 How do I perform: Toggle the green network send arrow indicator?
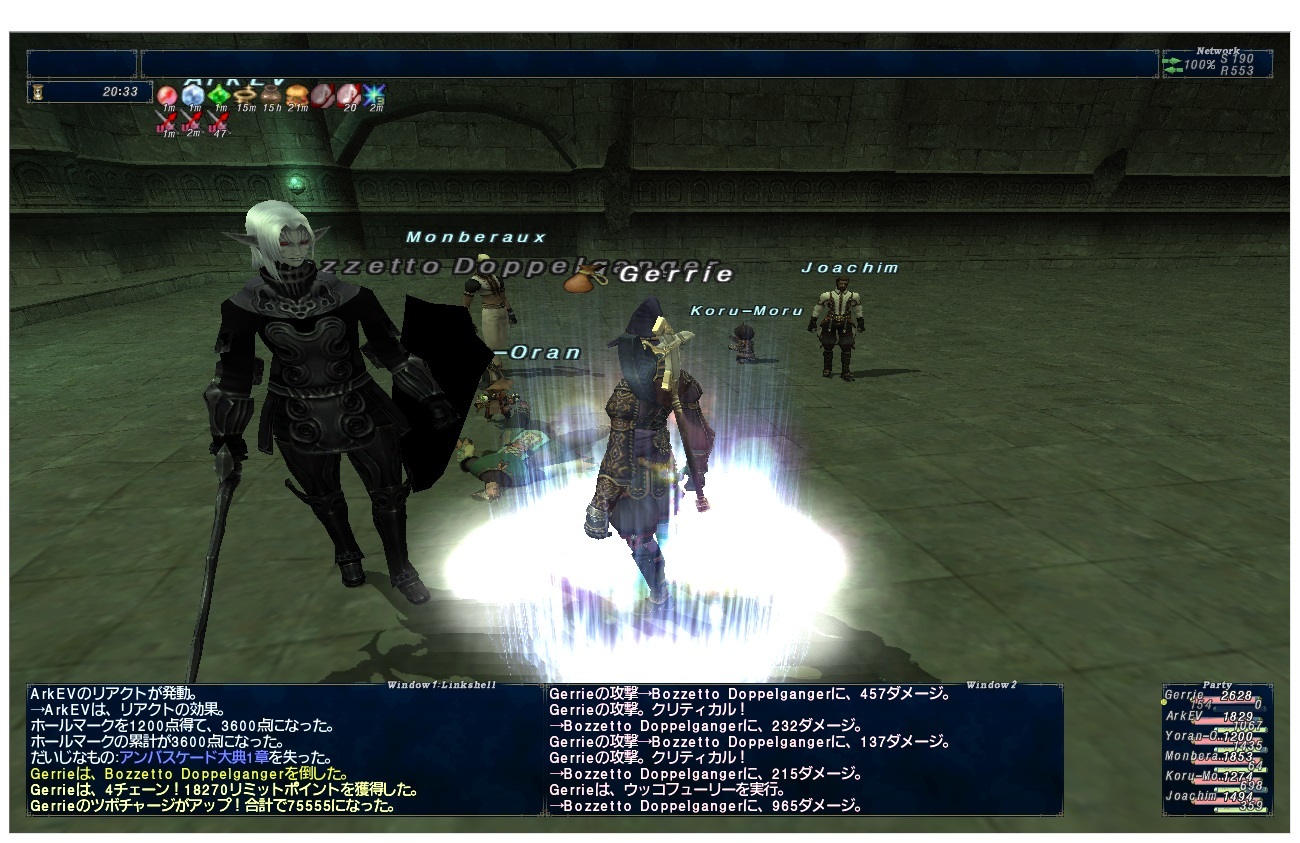(1174, 60)
